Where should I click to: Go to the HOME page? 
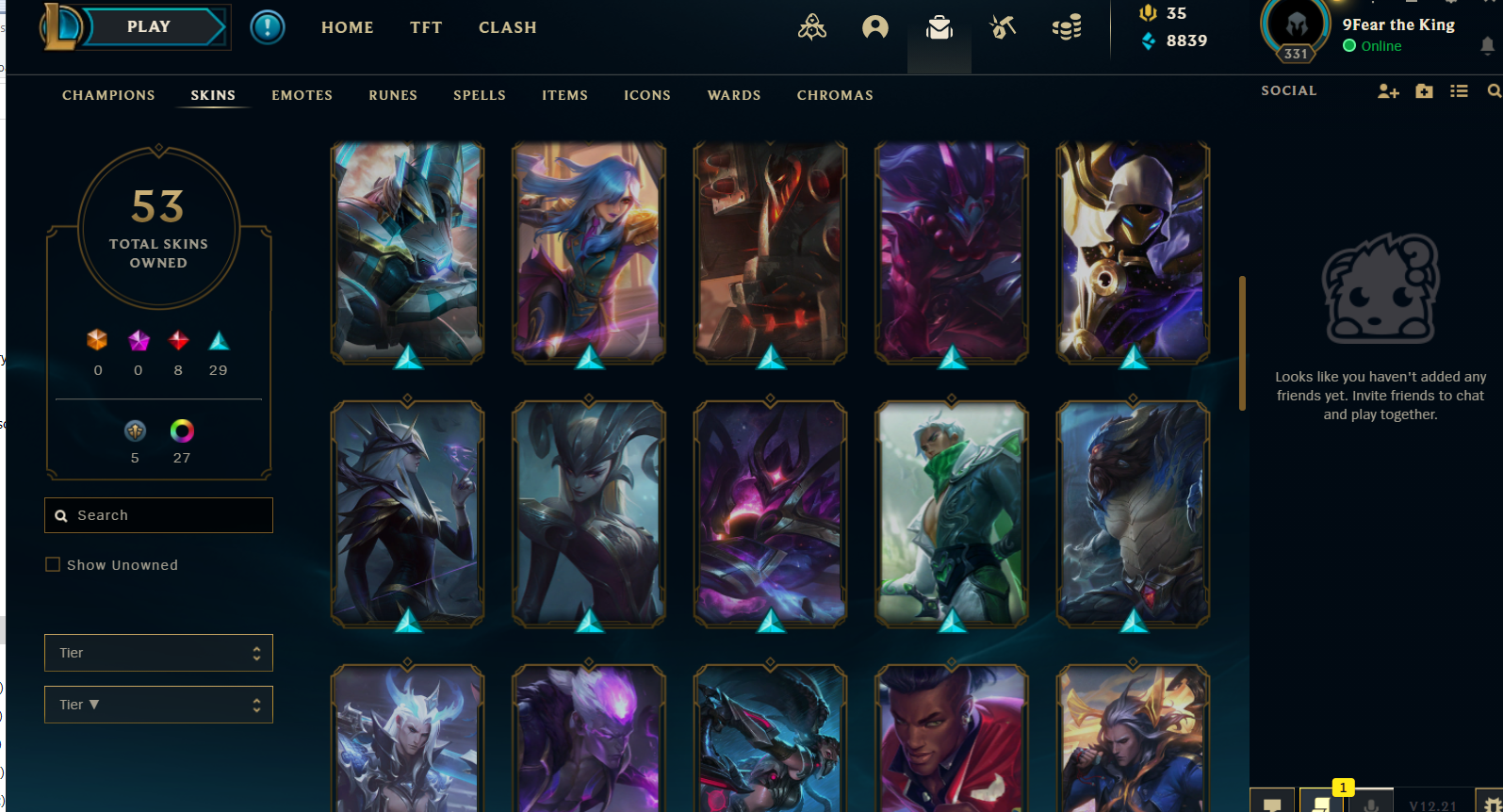click(347, 28)
